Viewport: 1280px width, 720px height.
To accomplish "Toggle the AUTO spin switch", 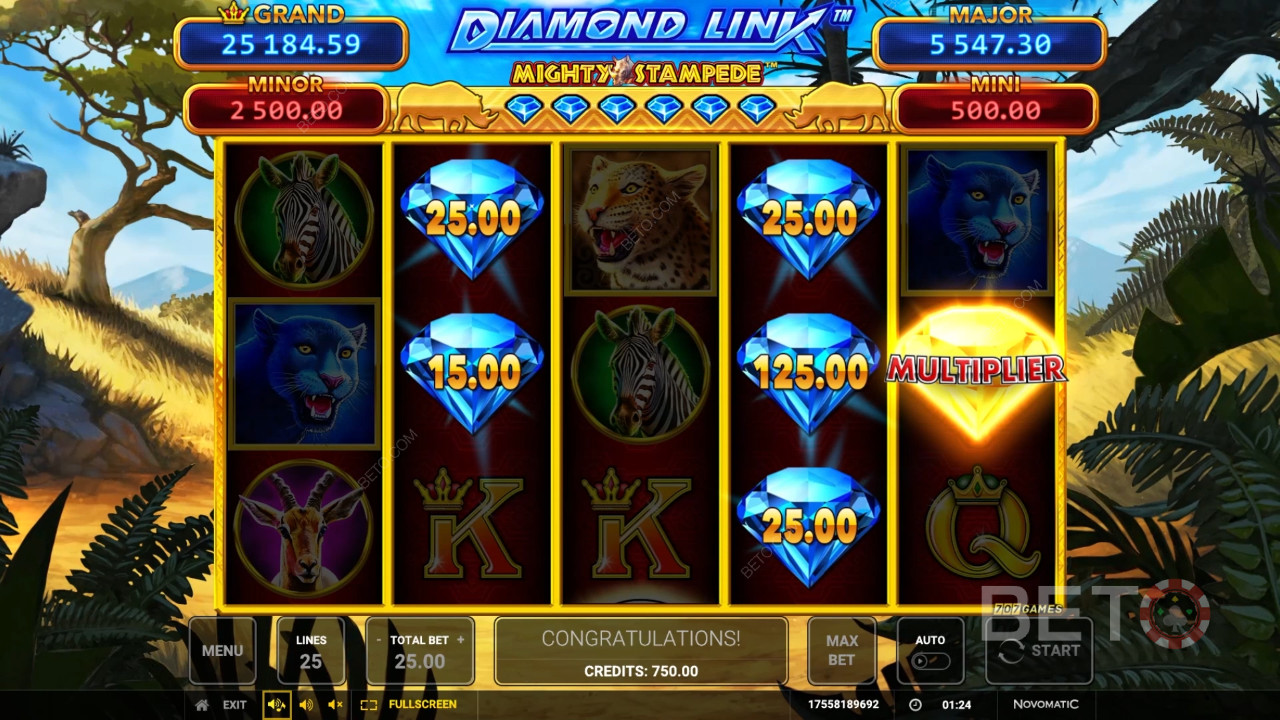I will coord(930,660).
